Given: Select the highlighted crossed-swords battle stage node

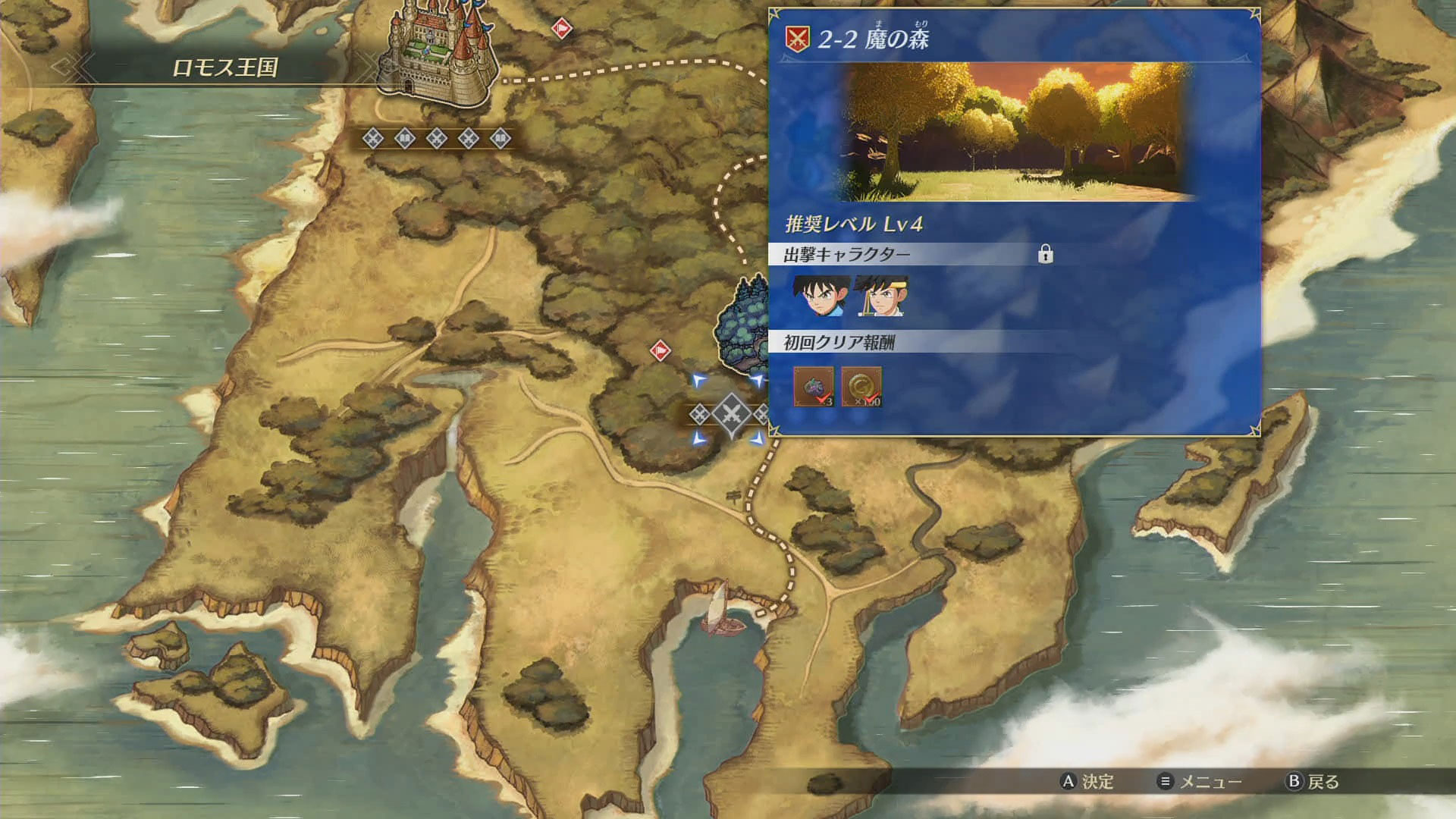Looking at the screenshot, I should pos(731,414).
